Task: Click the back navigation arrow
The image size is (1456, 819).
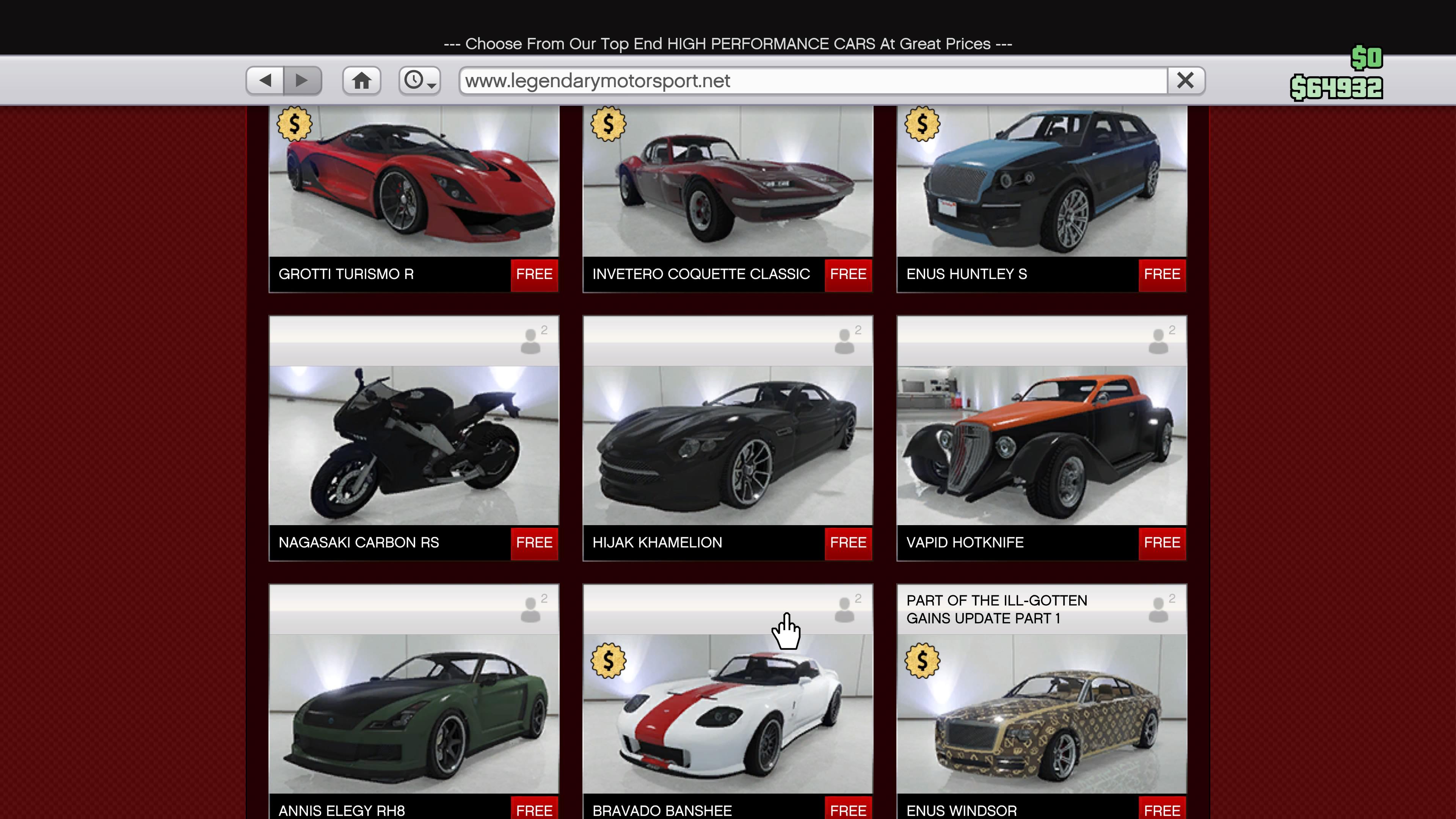Action: click(266, 80)
